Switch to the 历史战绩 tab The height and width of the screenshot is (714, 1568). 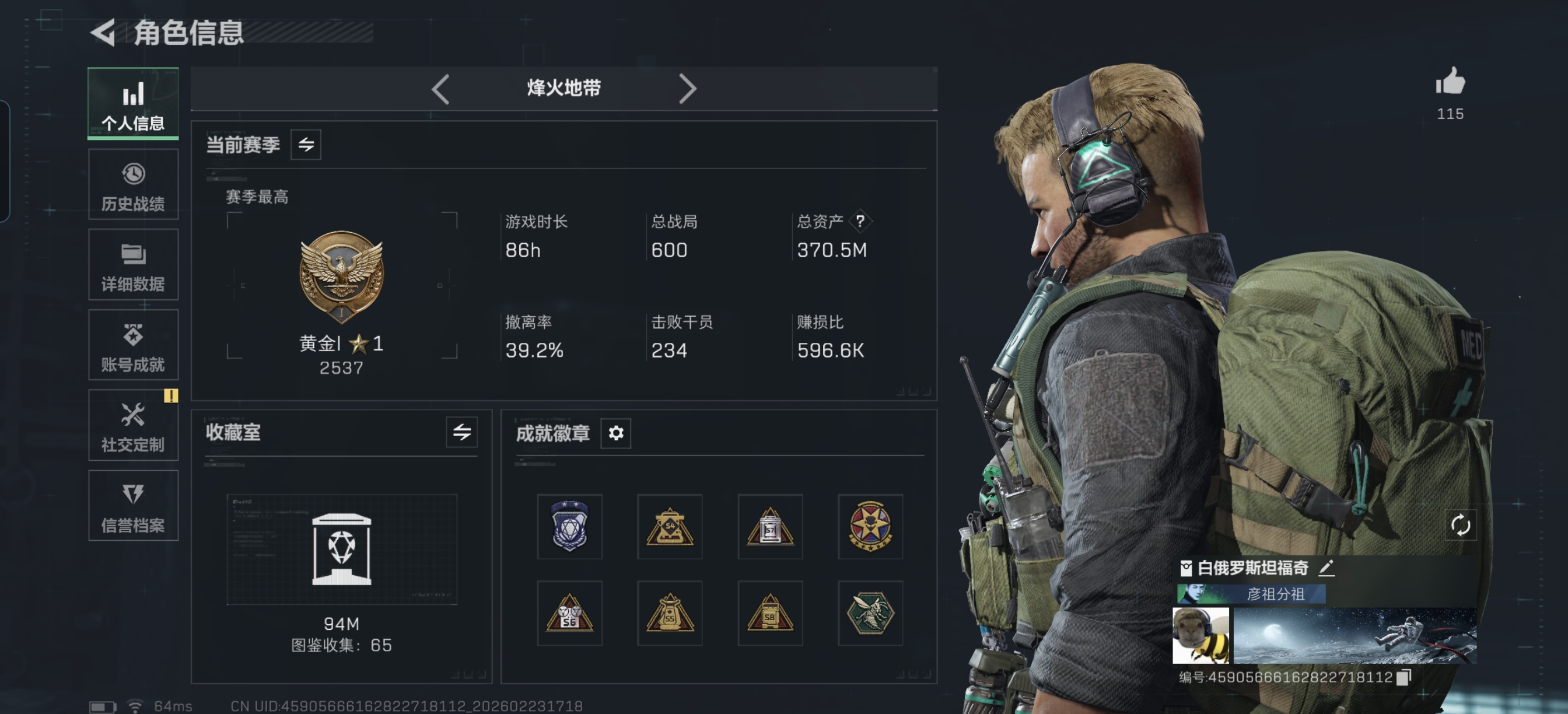(132, 184)
